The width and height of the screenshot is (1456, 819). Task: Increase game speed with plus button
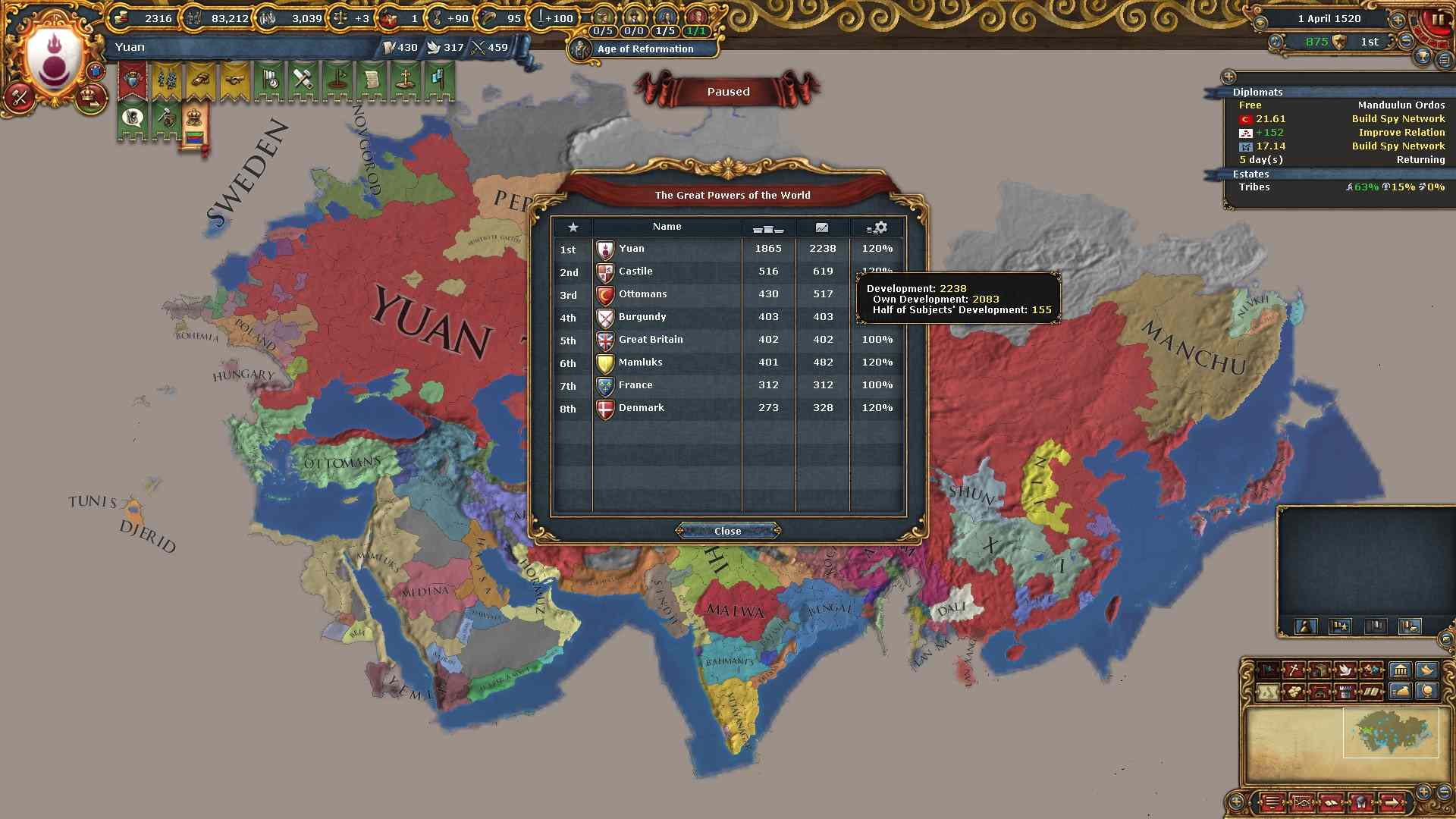coord(1398,20)
